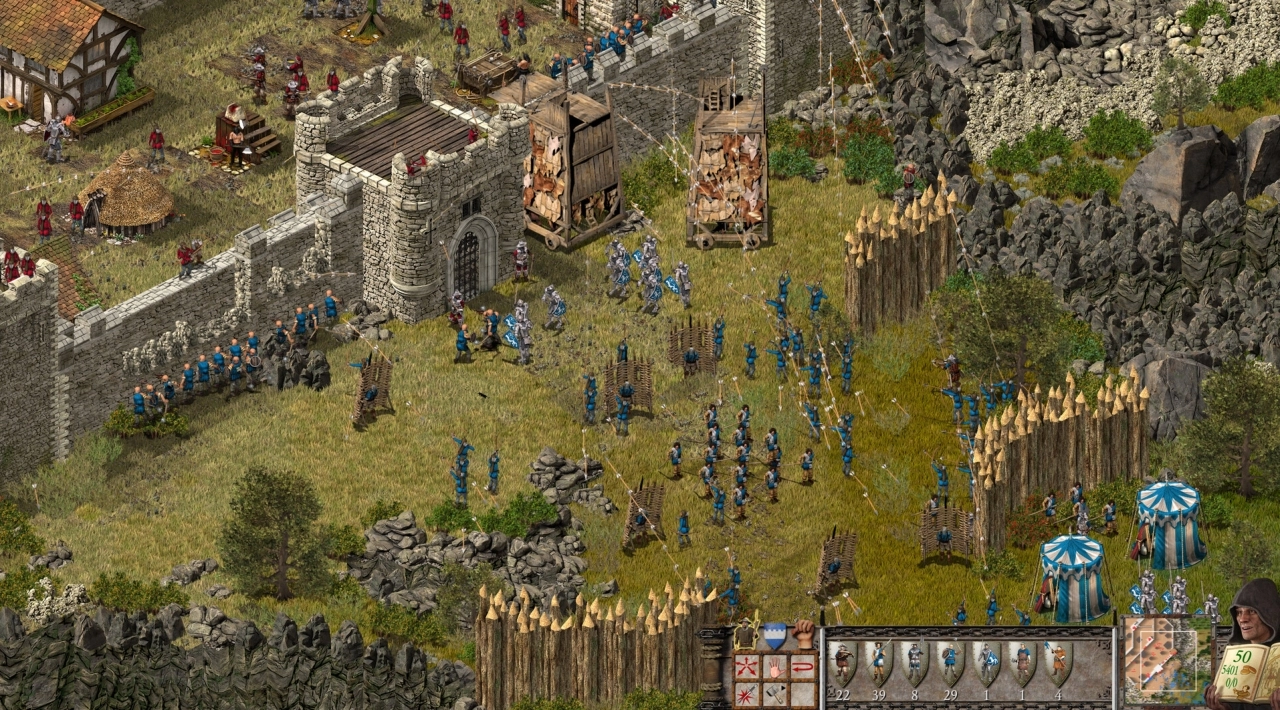This screenshot has height=710, width=1280.
Task: Pick the lone knight unit shield
Action: pos(986,661)
